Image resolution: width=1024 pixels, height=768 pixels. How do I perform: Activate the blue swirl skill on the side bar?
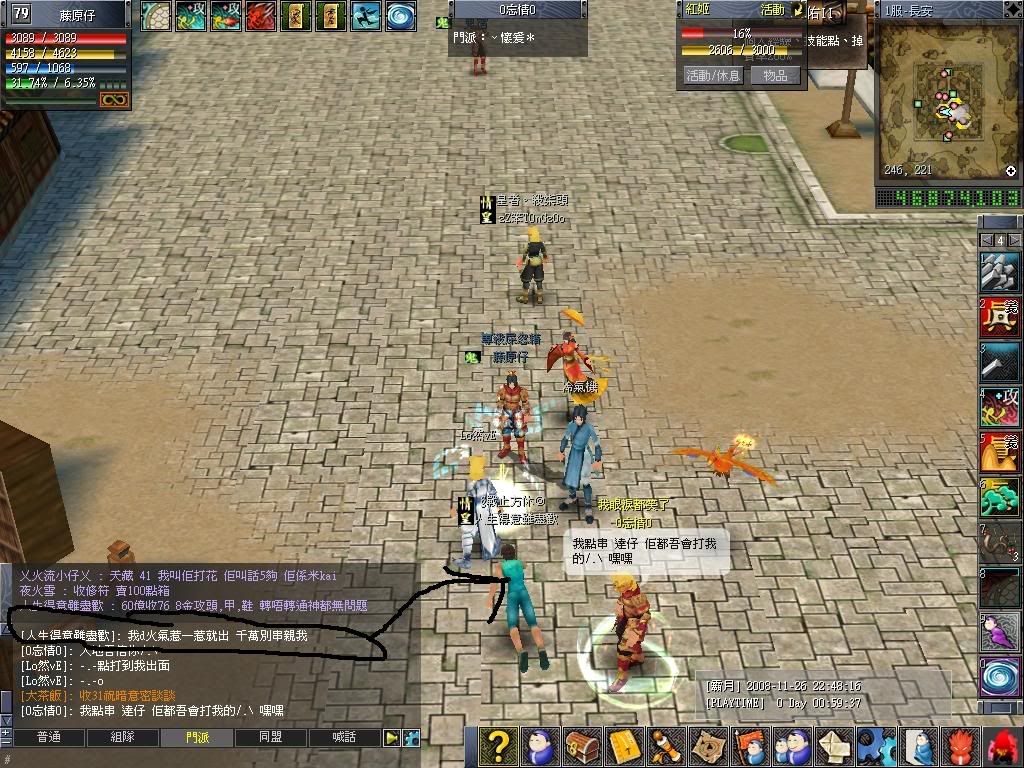click(x=1000, y=676)
